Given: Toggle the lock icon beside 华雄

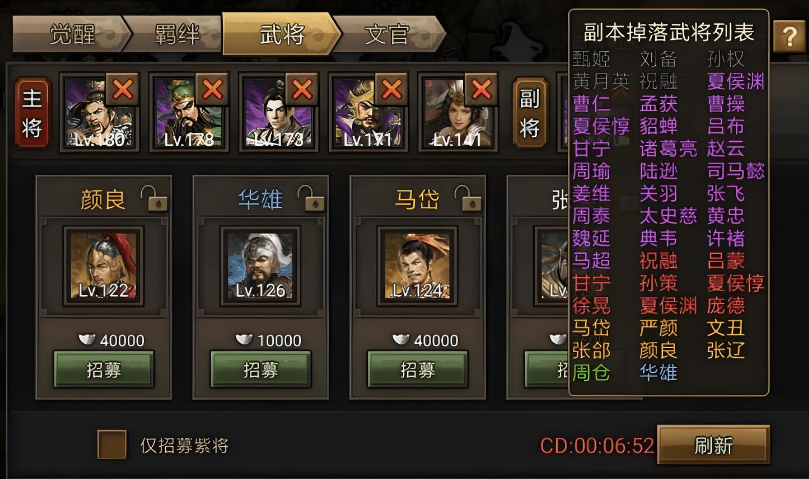Looking at the screenshot, I should [309, 197].
